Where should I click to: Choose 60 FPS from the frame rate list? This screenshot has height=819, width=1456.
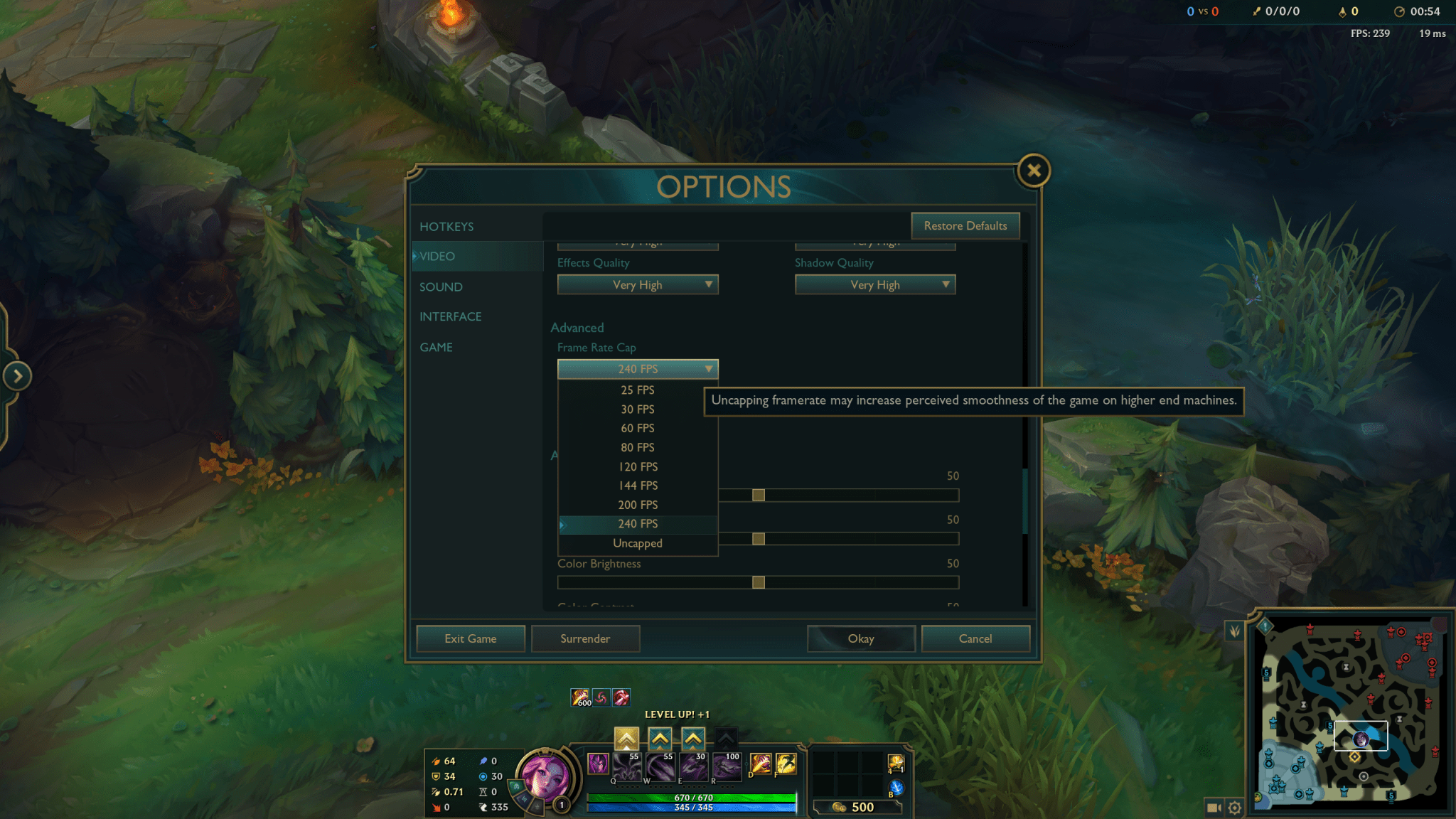(x=637, y=429)
